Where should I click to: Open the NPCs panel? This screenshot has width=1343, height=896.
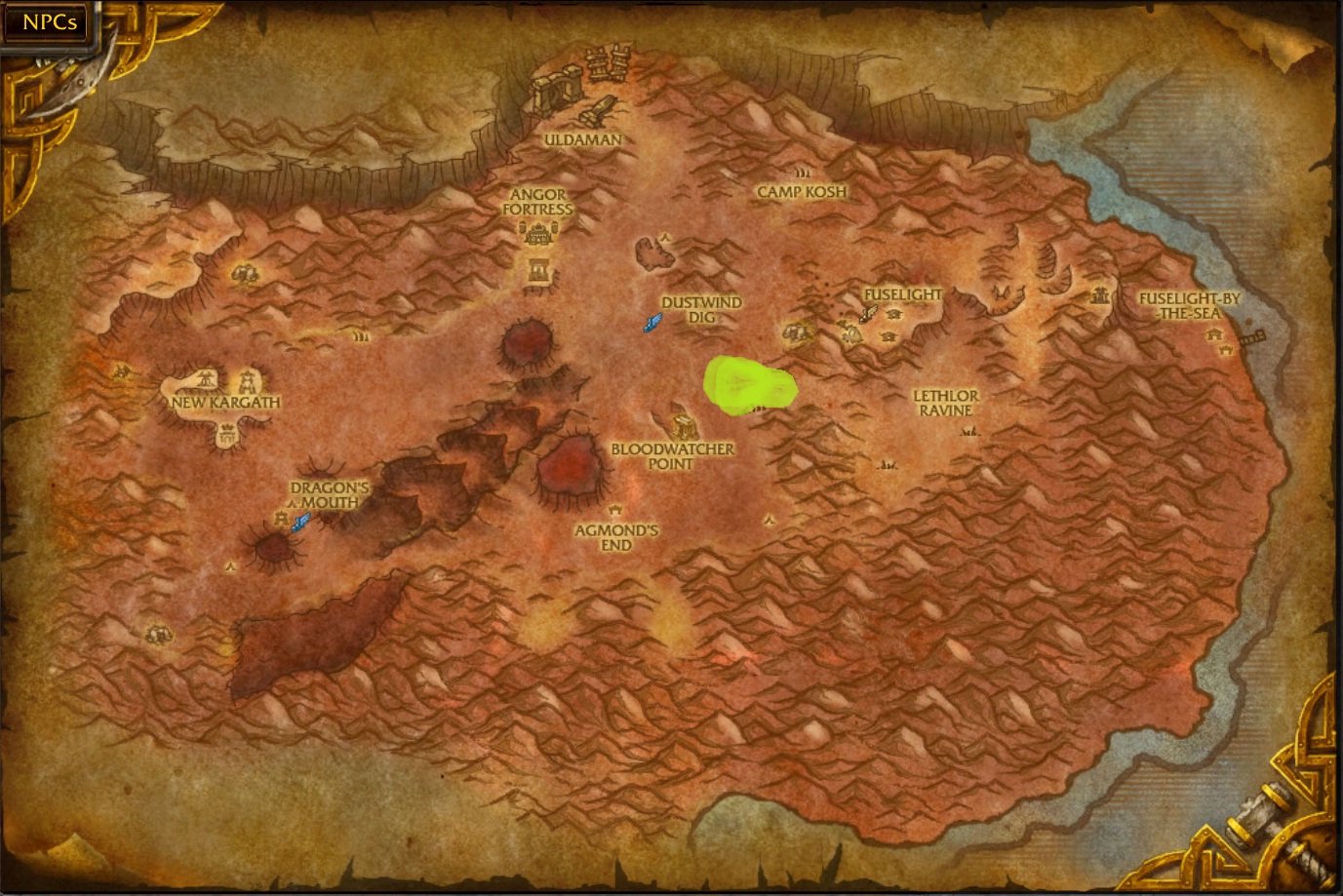point(47,21)
